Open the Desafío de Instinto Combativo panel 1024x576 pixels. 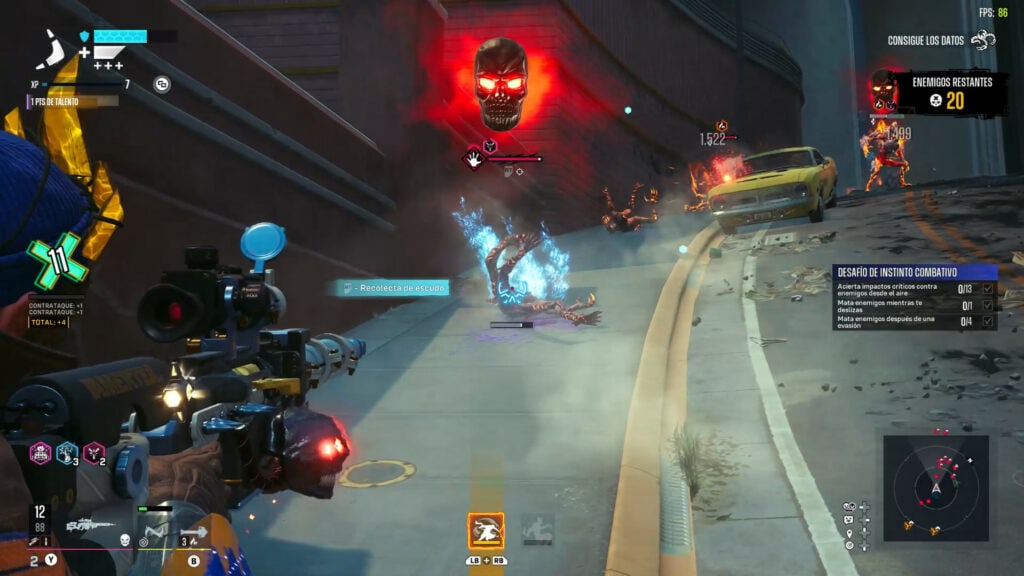[914, 272]
